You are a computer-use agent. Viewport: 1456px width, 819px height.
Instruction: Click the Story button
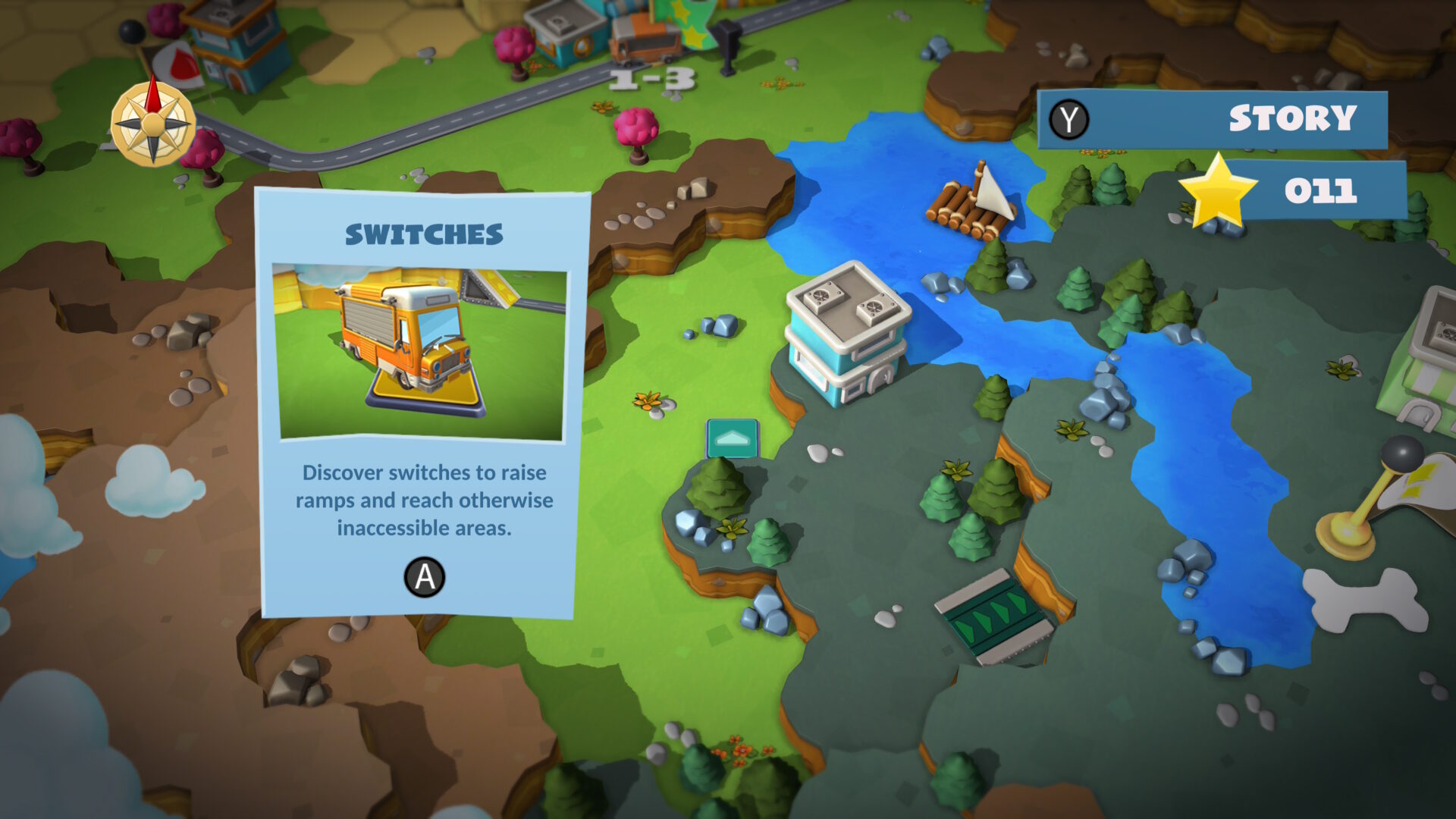click(x=1291, y=118)
